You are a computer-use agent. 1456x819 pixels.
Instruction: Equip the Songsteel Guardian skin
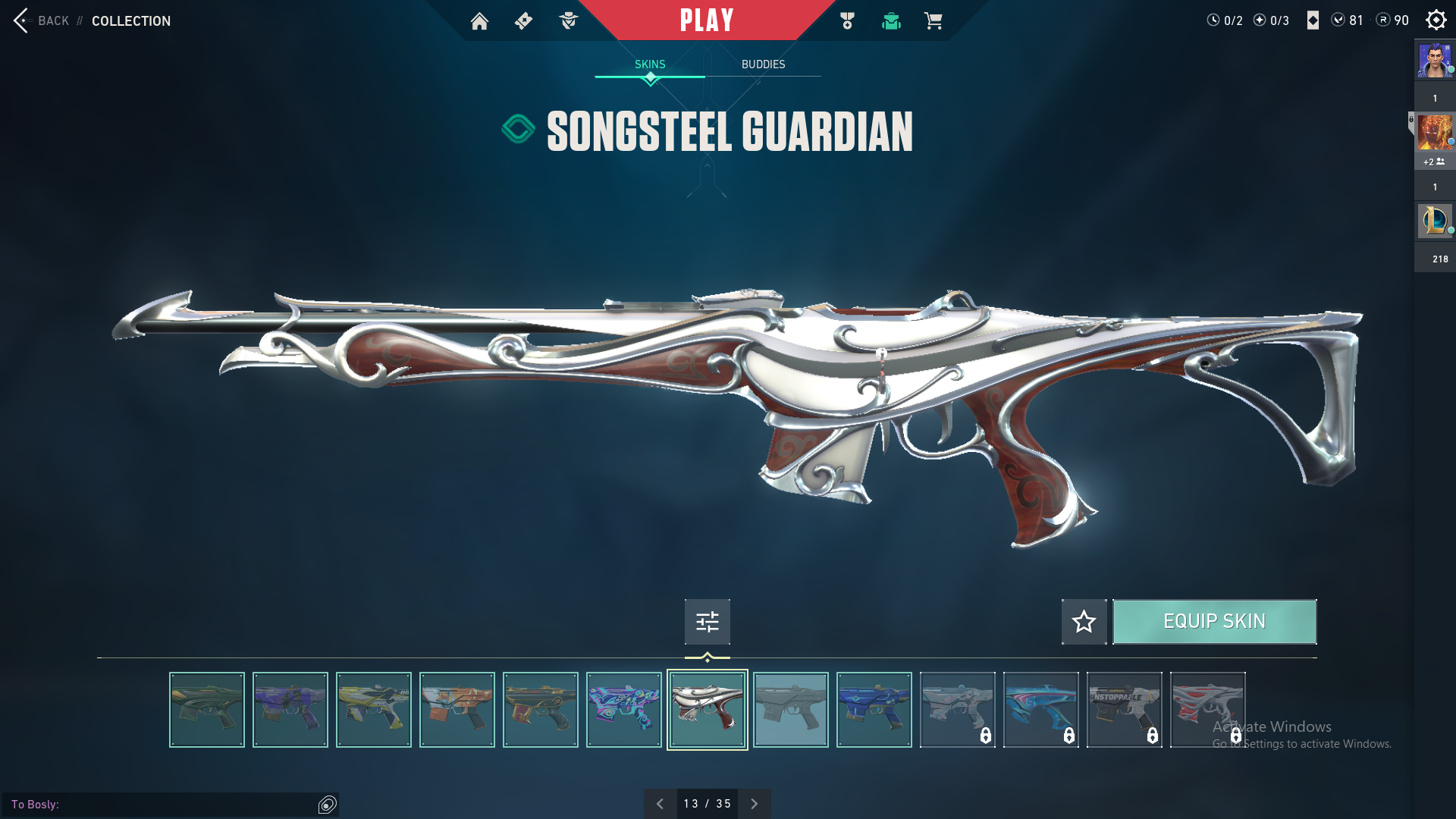point(1214,622)
